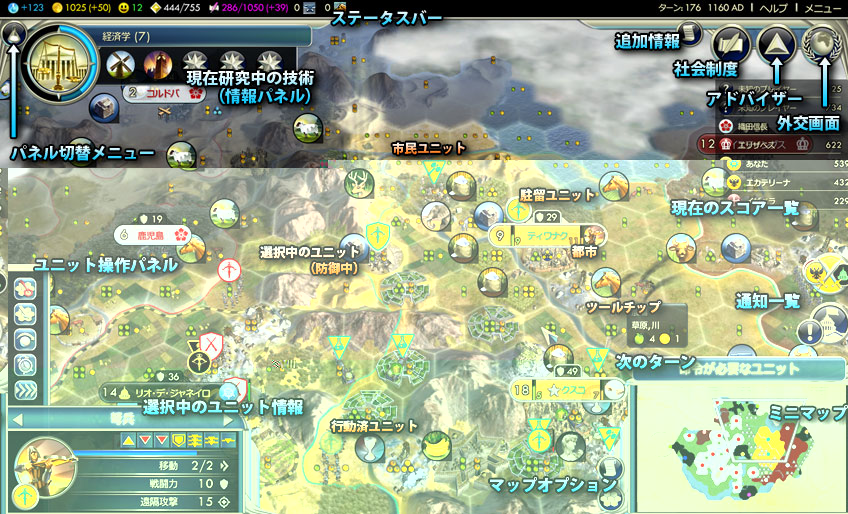Image resolution: width=848 pixels, height=514 pixels.
Task: Click the double-chevron skip turn unit action
Action: [27, 390]
